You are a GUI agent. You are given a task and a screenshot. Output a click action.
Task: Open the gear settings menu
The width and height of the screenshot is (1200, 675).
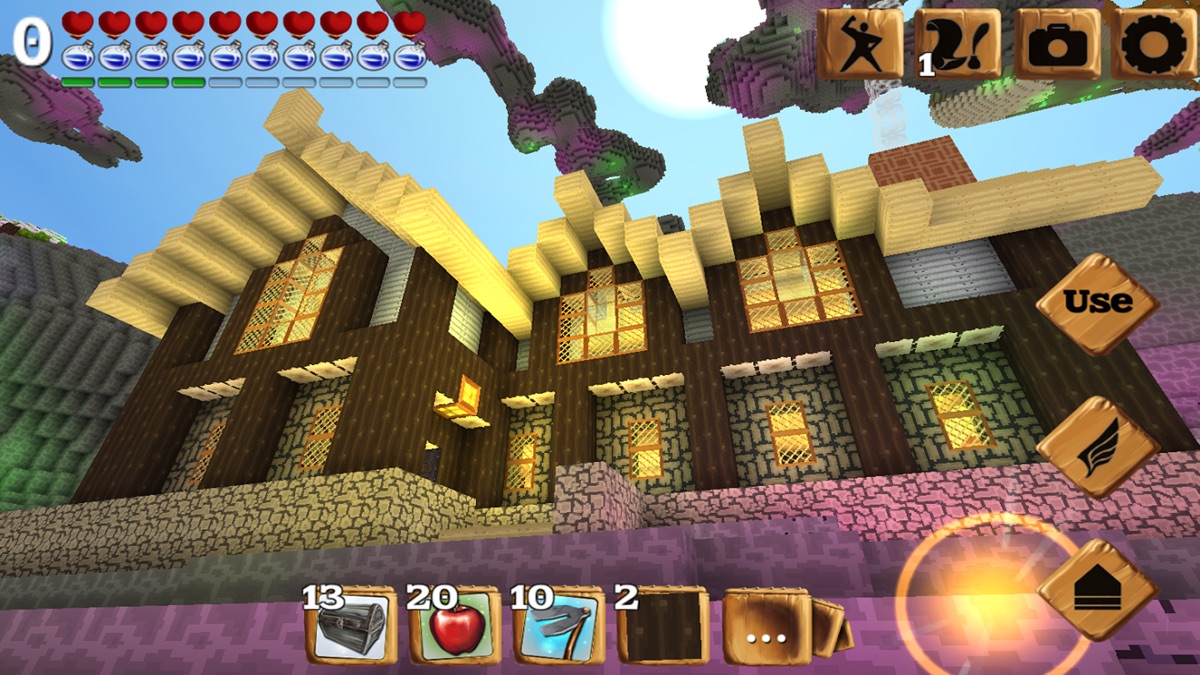(x=1156, y=44)
